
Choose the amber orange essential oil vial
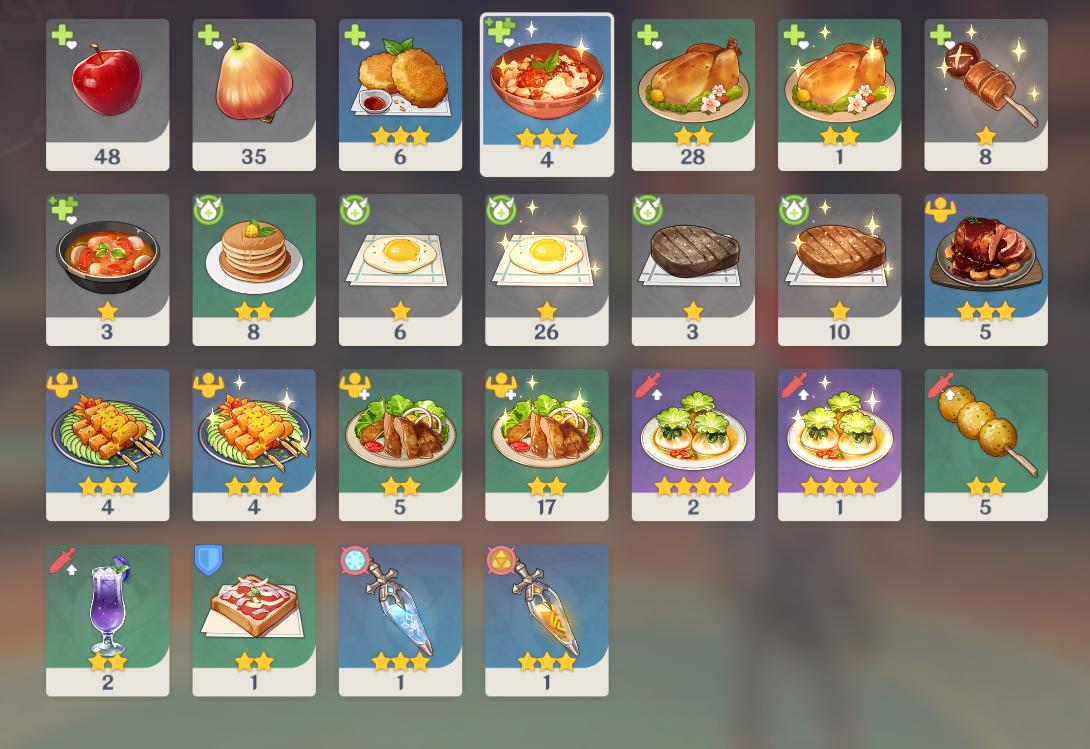[546, 619]
